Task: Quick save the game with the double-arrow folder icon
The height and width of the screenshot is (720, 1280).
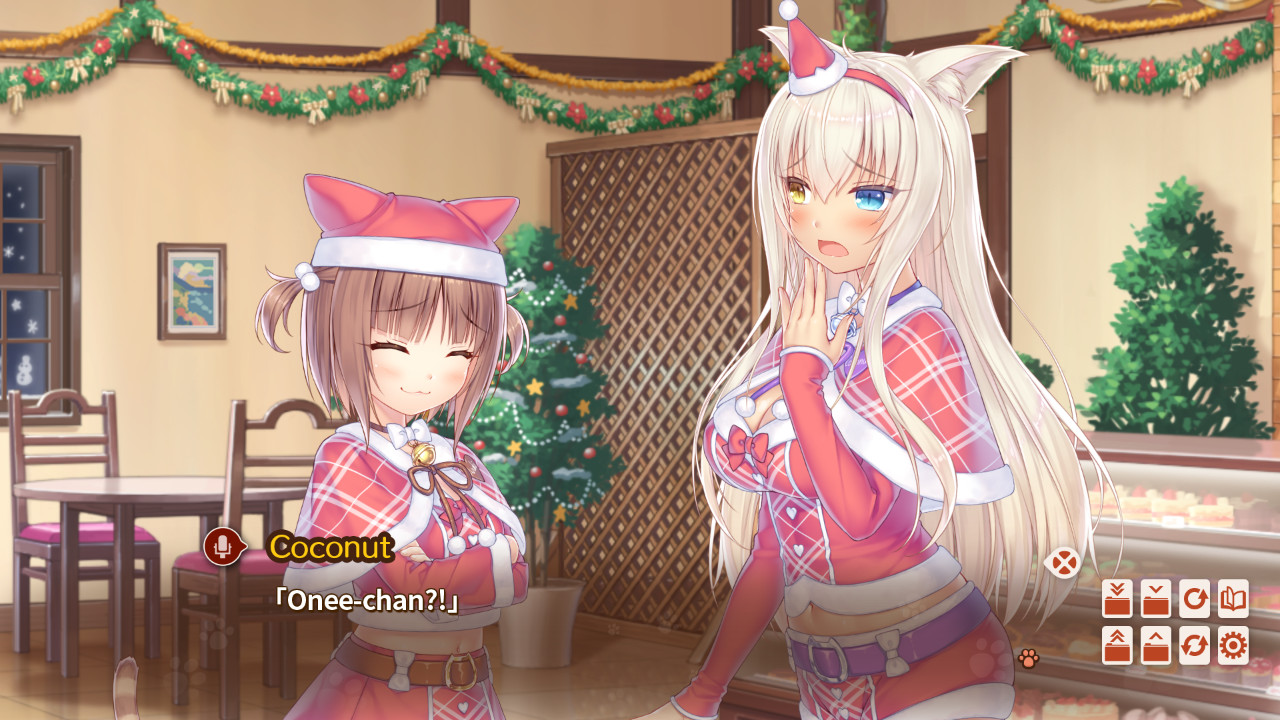Action: (1118, 598)
